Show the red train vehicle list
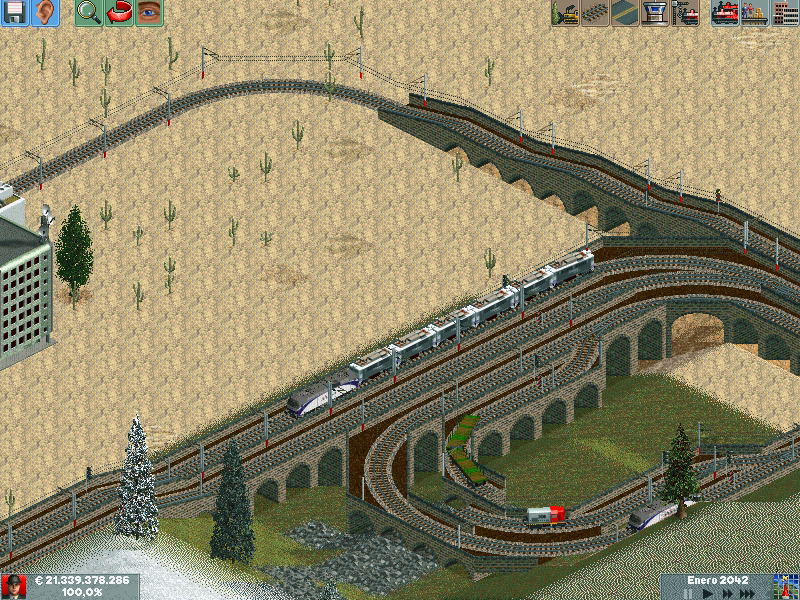 [x=725, y=12]
